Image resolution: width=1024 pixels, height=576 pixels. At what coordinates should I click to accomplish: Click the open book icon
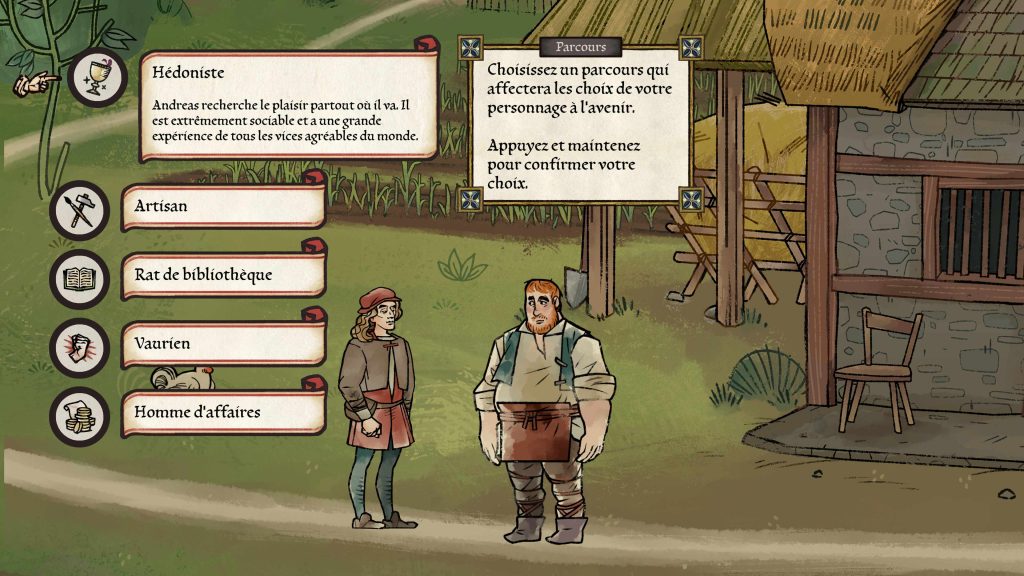click(79, 278)
